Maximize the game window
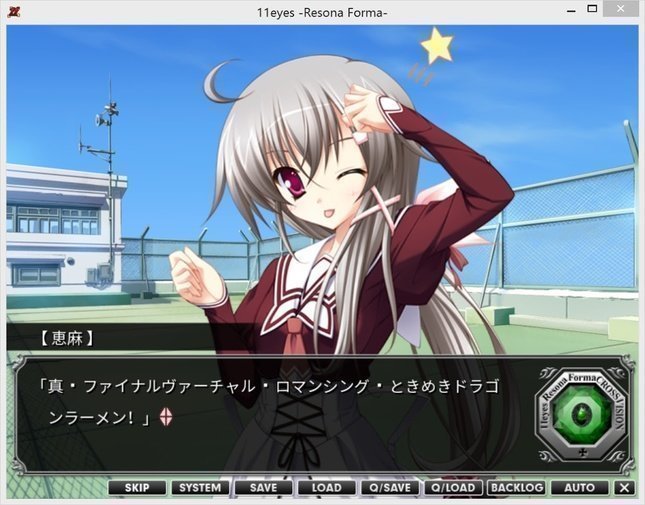Image resolution: width=645 pixels, height=505 pixels. (x=592, y=9)
